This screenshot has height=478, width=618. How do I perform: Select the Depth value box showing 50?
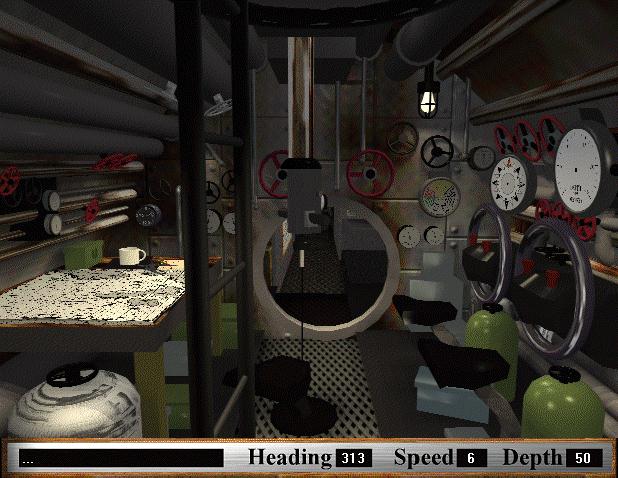583,458
